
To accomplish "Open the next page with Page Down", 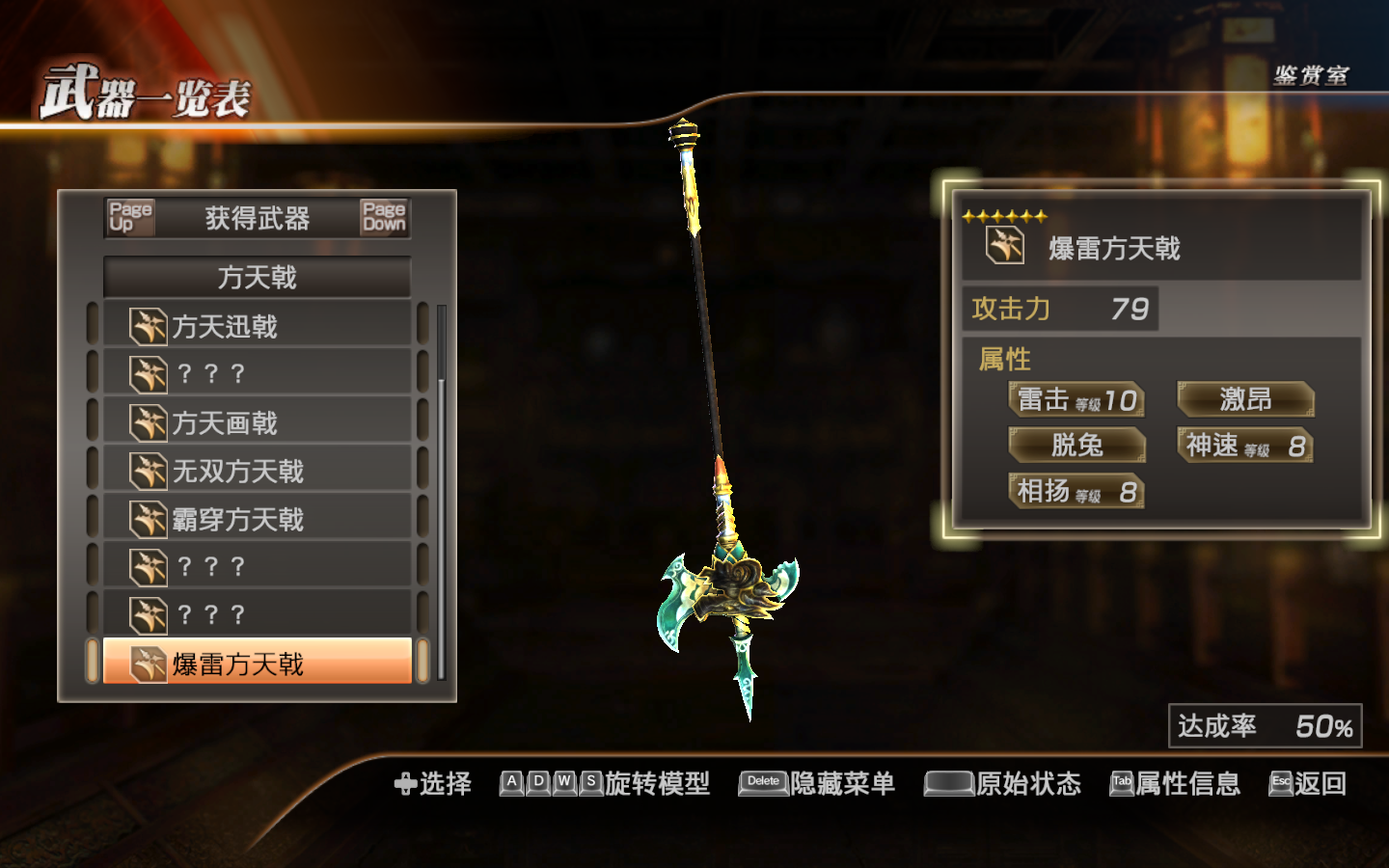I will [x=383, y=218].
